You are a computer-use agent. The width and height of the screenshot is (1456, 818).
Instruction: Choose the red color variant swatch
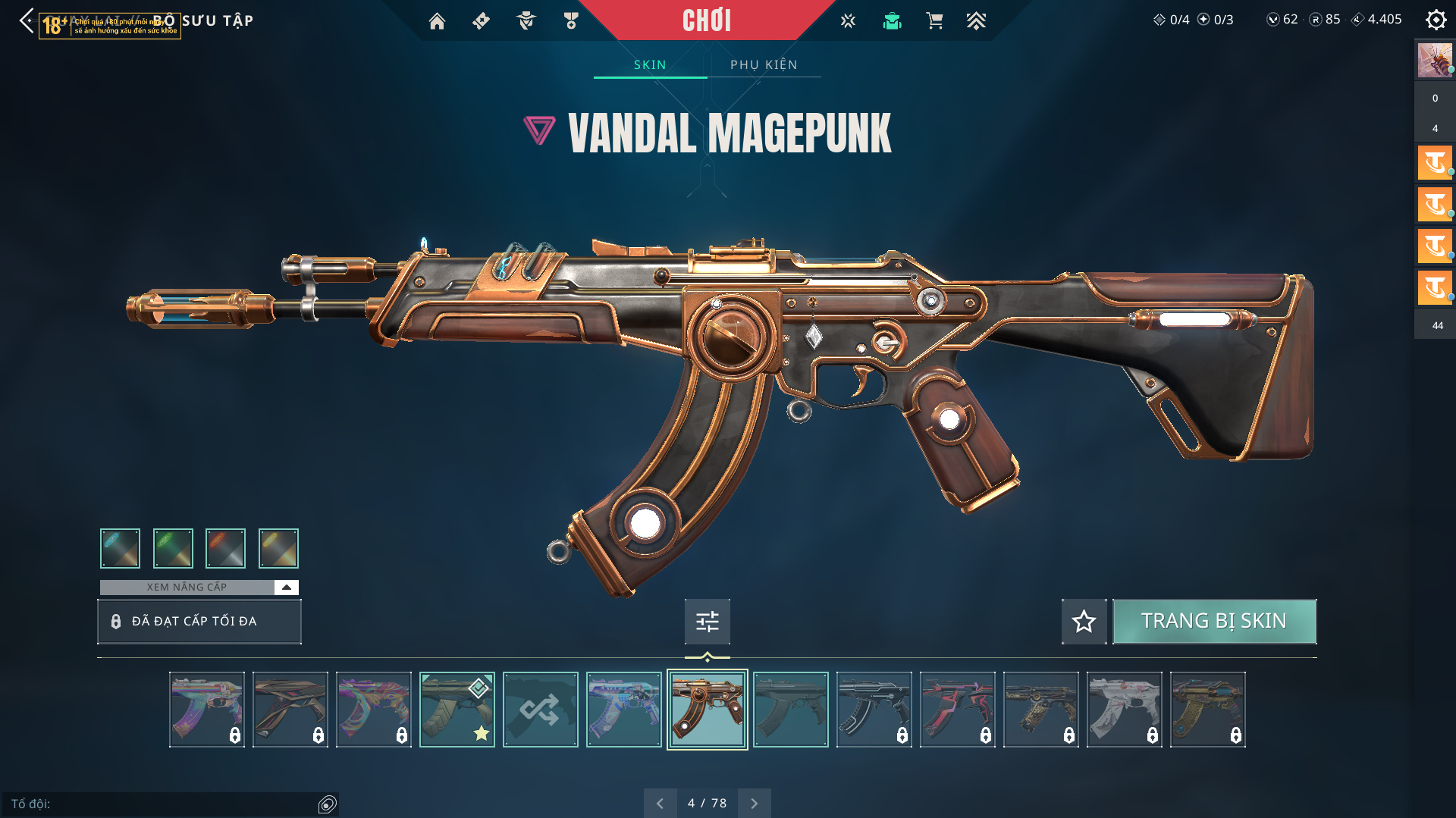(225, 548)
